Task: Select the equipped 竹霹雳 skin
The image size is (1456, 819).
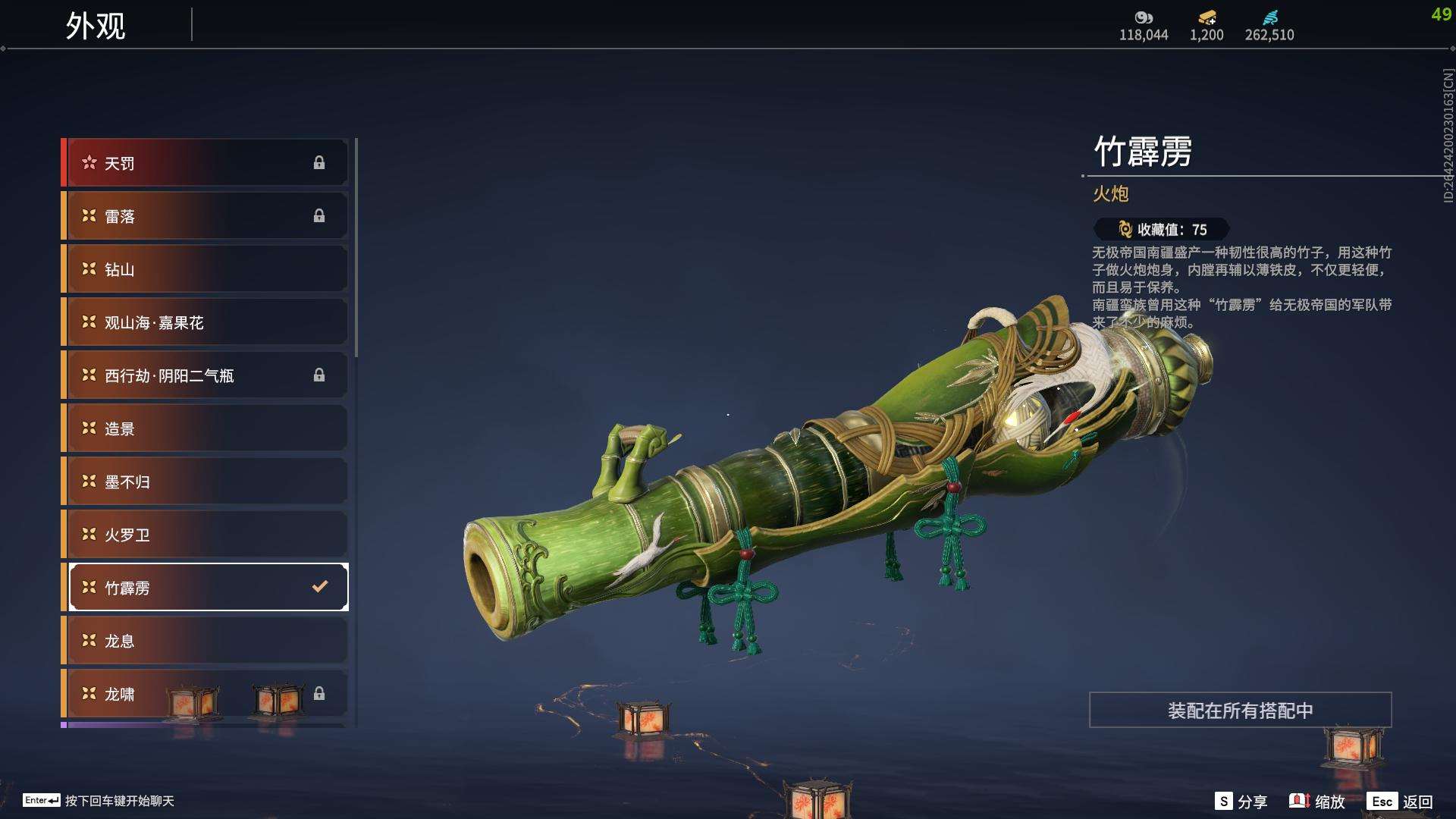Action: click(206, 588)
